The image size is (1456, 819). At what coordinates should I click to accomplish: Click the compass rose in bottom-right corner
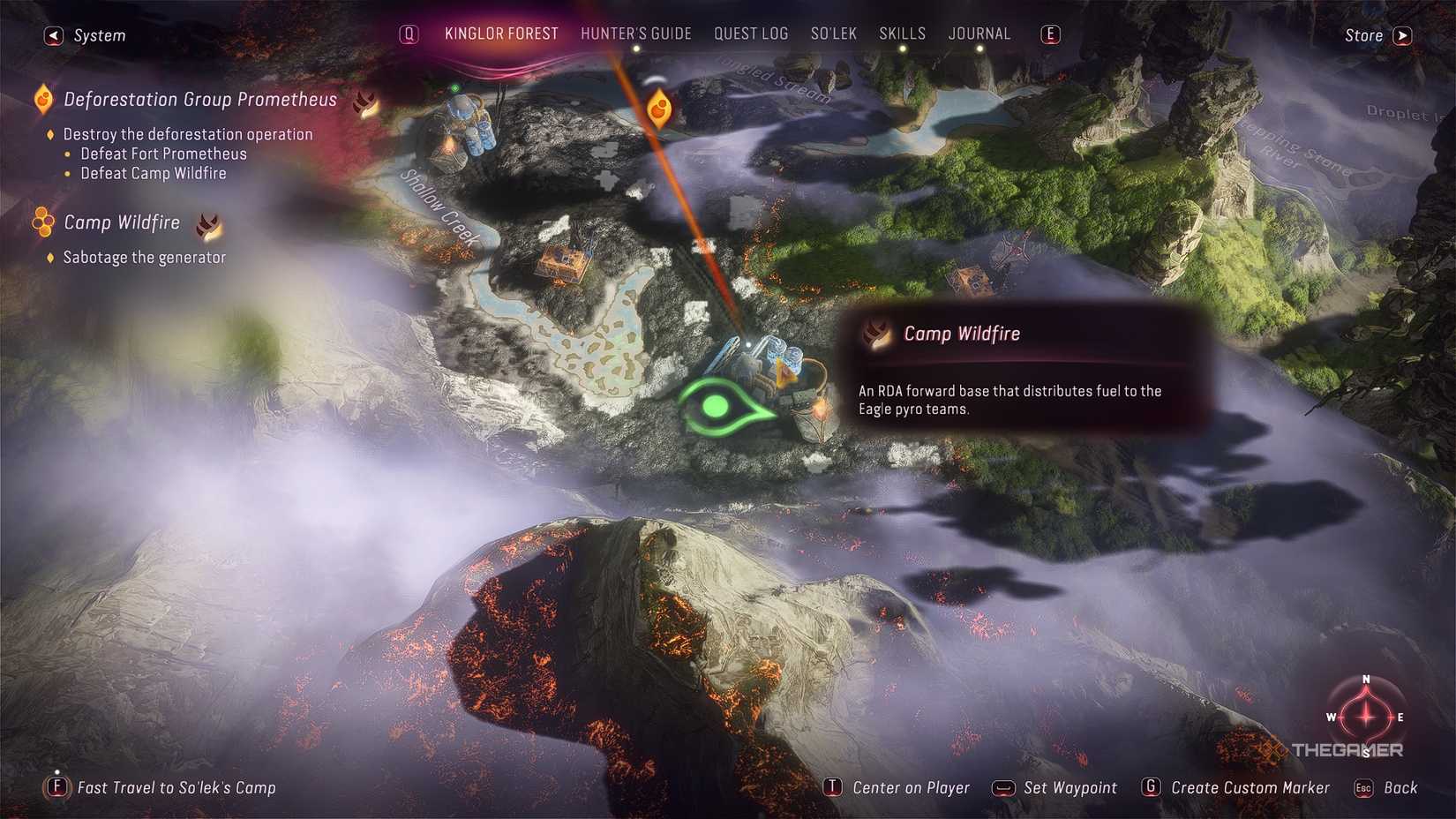click(1366, 717)
